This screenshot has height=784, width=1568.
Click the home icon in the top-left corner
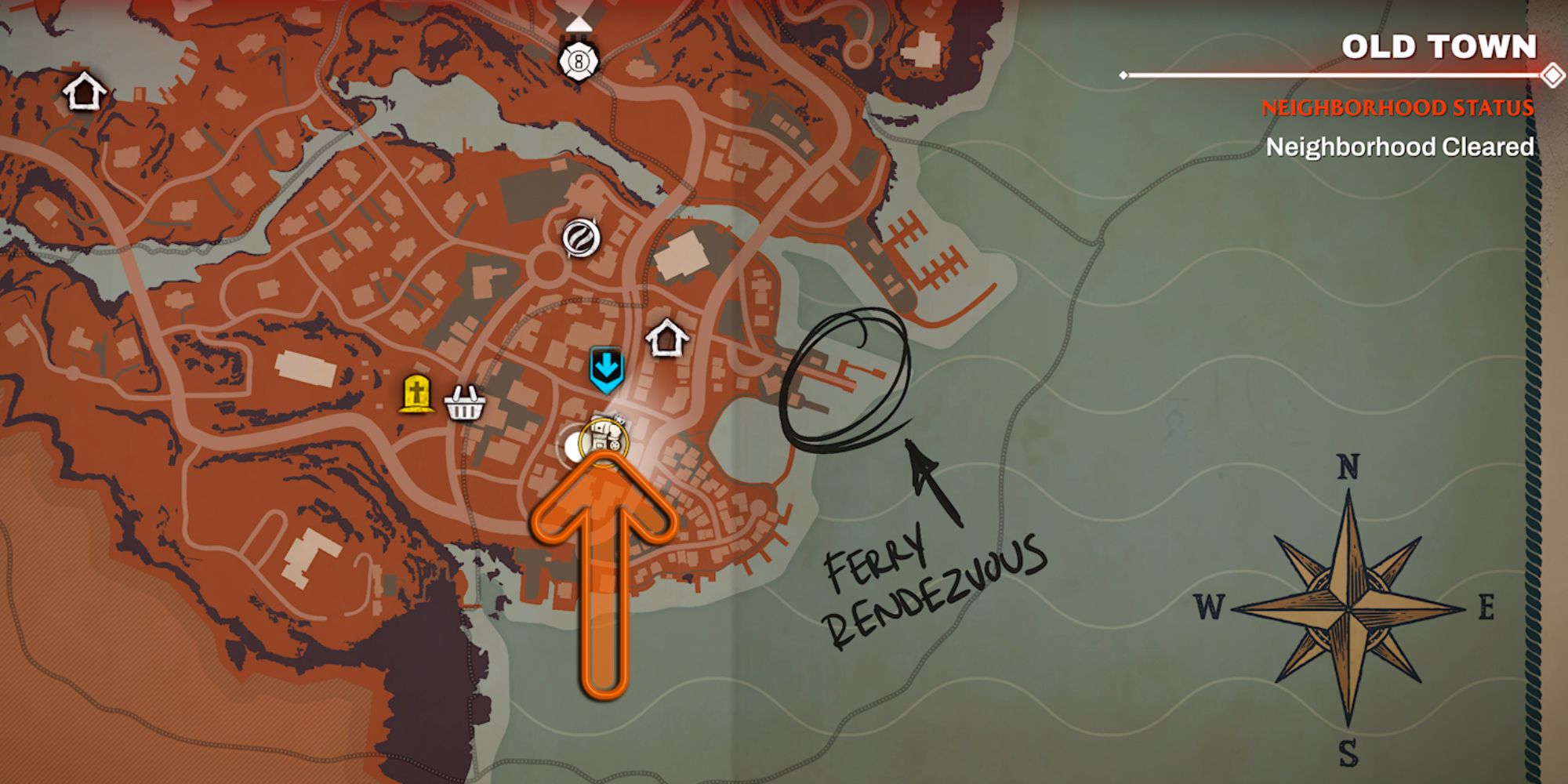click(x=86, y=91)
